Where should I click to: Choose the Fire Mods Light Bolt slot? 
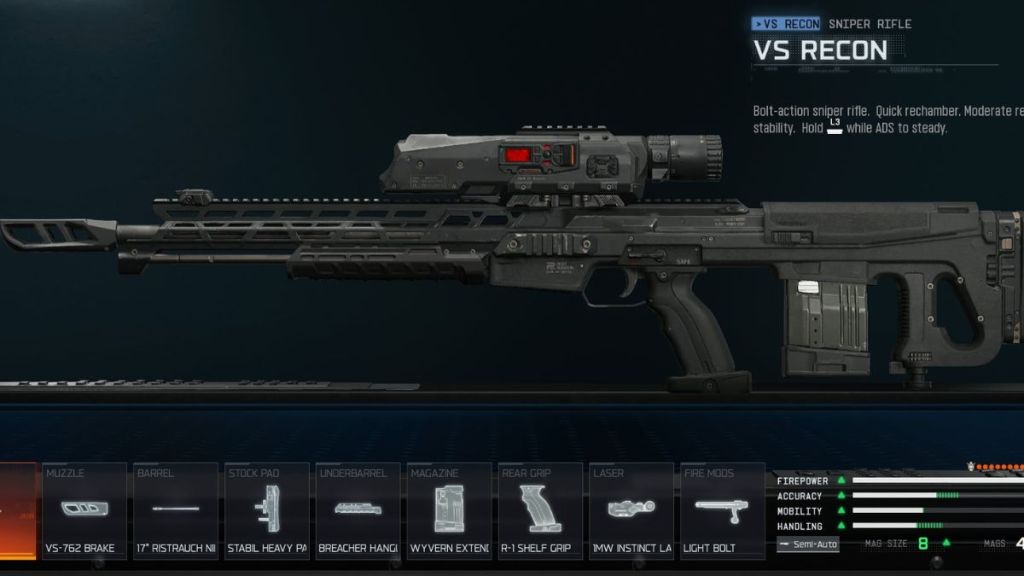point(722,510)
